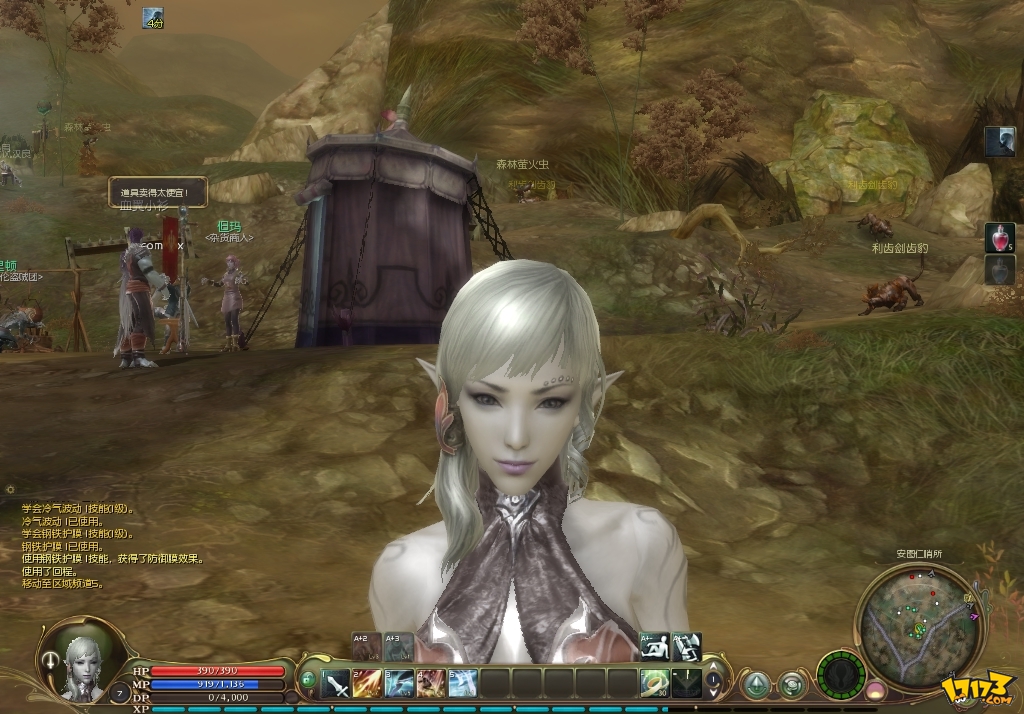
Task: Activate the A+2 shortcut skill icon
Action: [x=366, y=646]
